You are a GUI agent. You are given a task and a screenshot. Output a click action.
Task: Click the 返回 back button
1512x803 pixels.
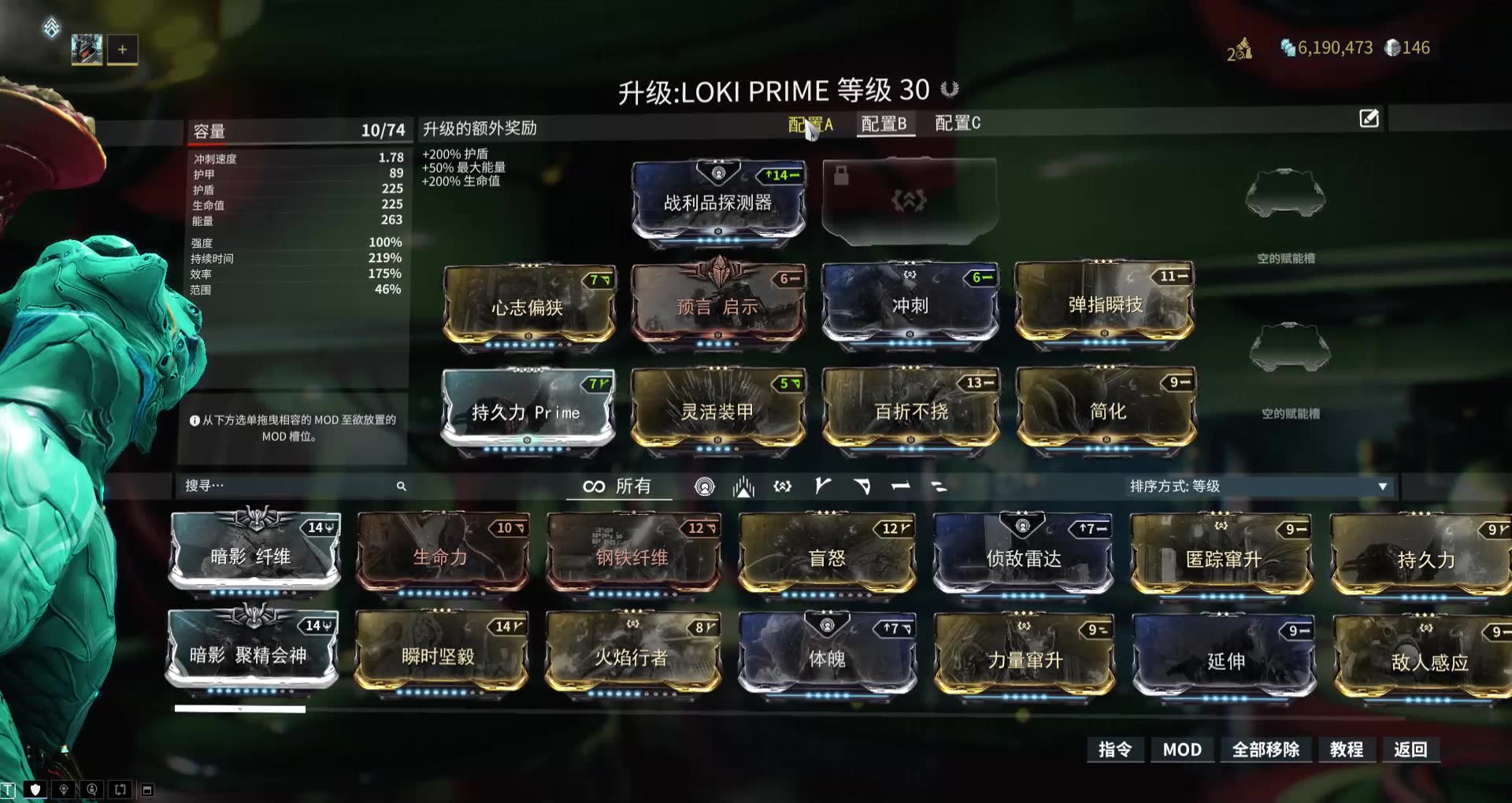(x=1411, y=749)
